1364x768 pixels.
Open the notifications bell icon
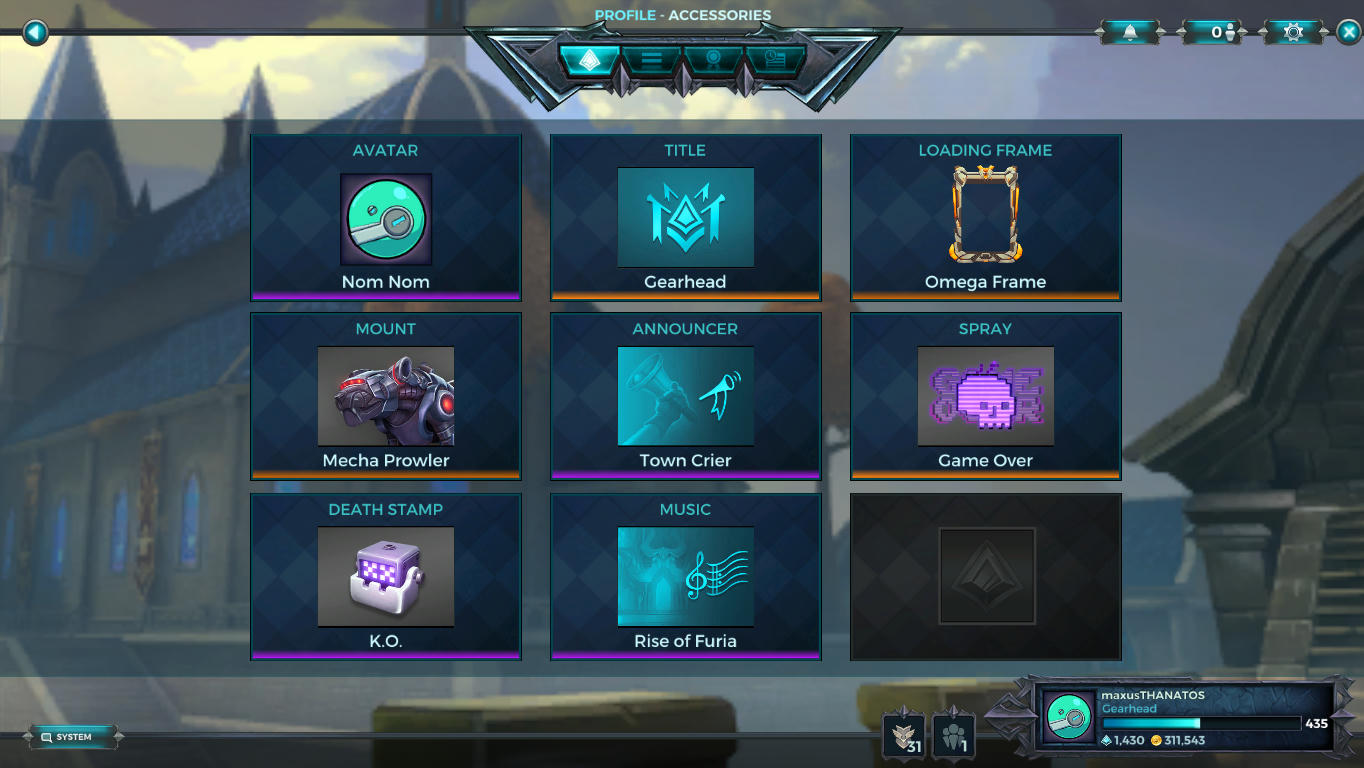pos(1129,31)
